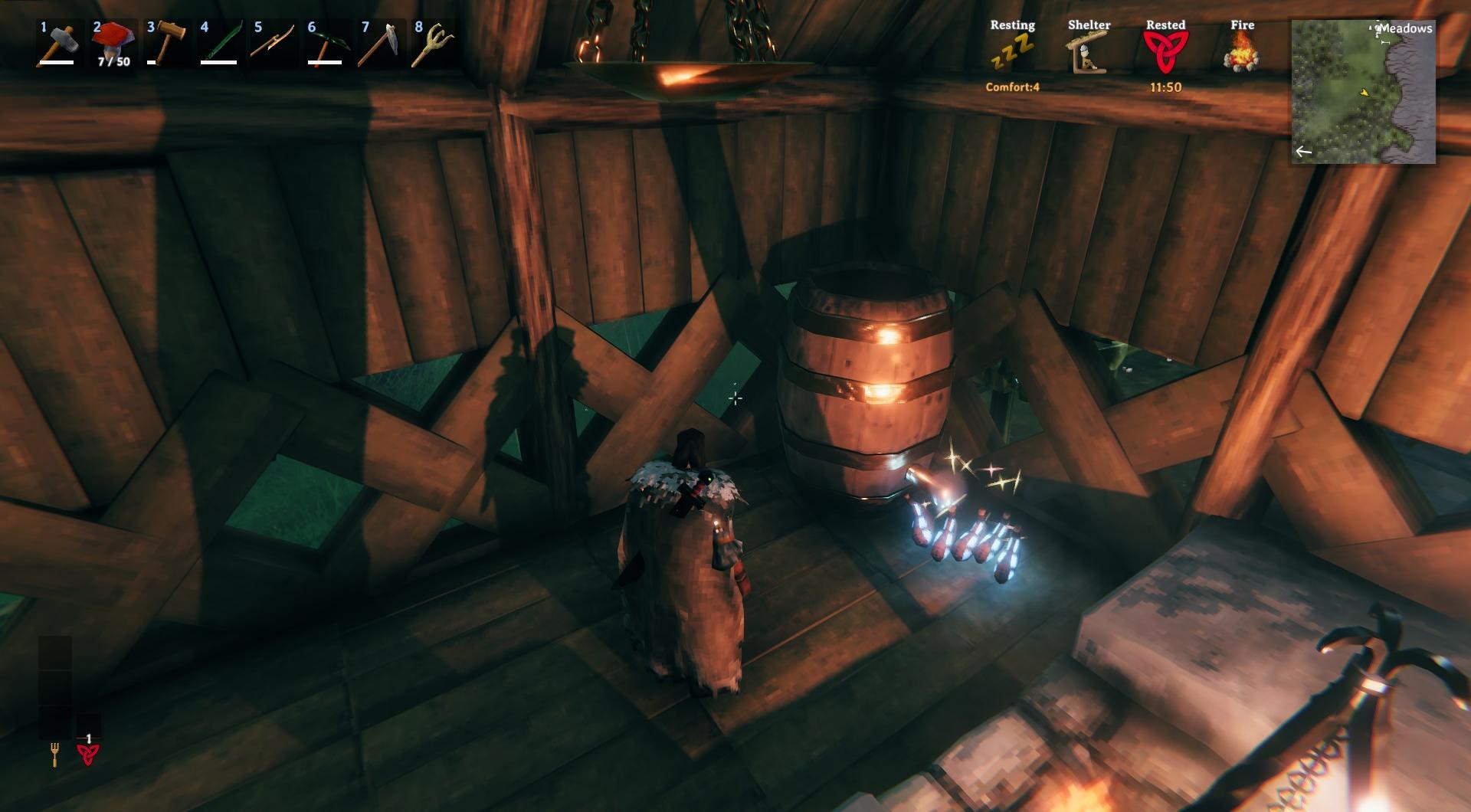Select the three-pronged cultivator in slot 8
Viewport: 1471px width, 812px height.
tap(433, 44)
